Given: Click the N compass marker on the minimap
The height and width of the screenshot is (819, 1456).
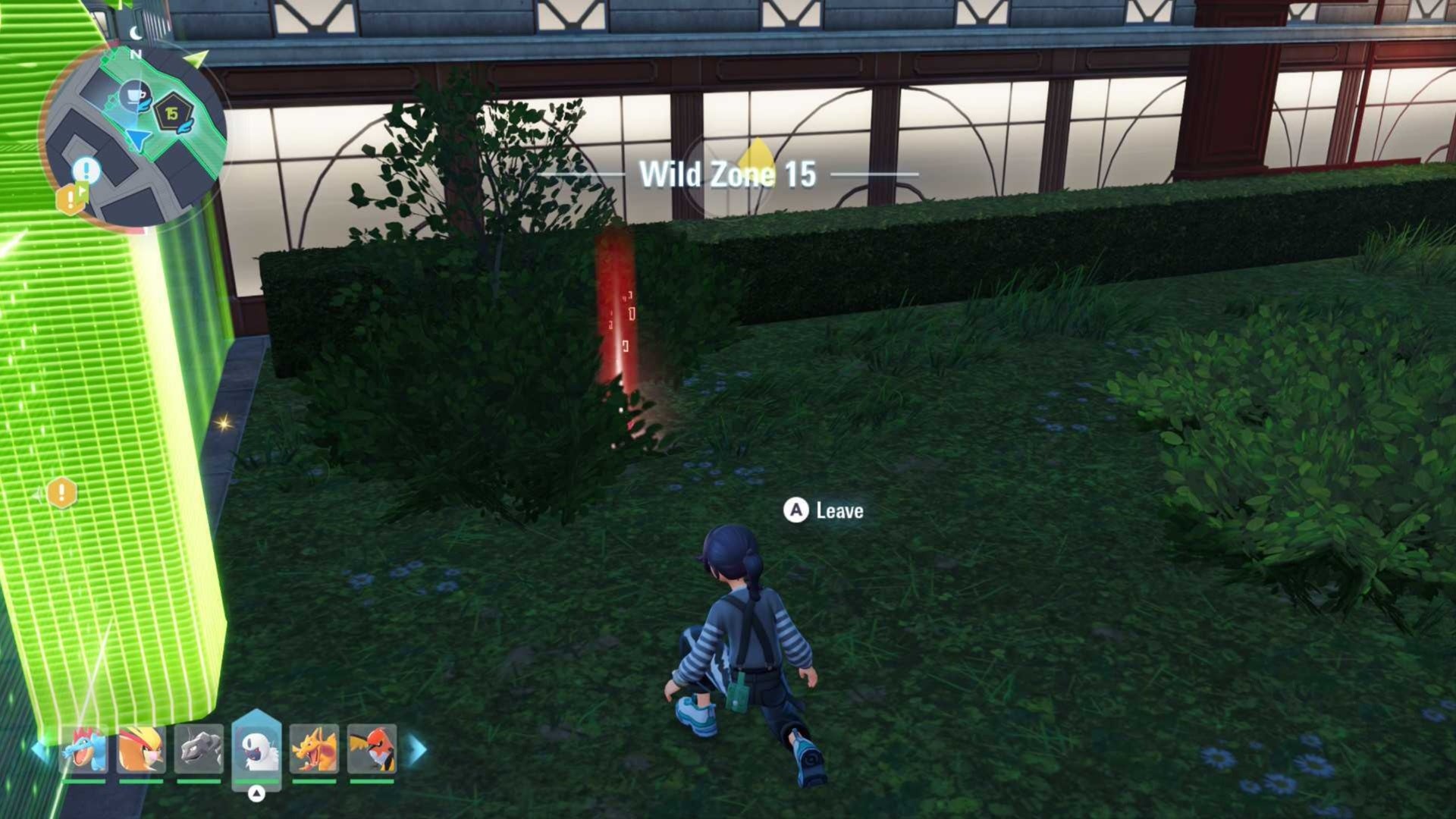Looking at the screenshot, I should click(134, 55).
